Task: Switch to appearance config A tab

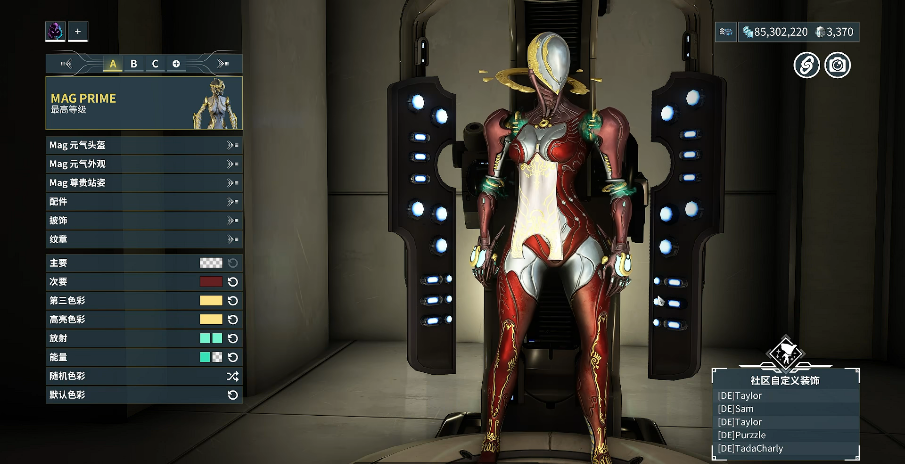Action: [x=112, y=64]
